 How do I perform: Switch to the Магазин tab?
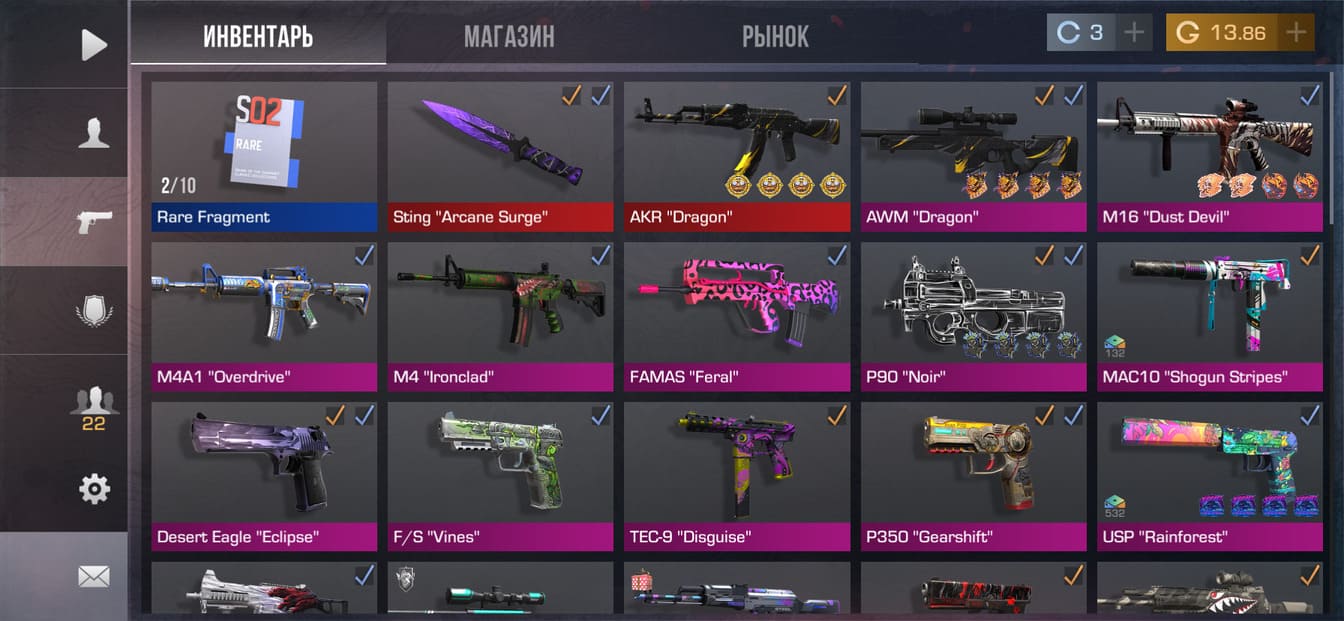508,37
